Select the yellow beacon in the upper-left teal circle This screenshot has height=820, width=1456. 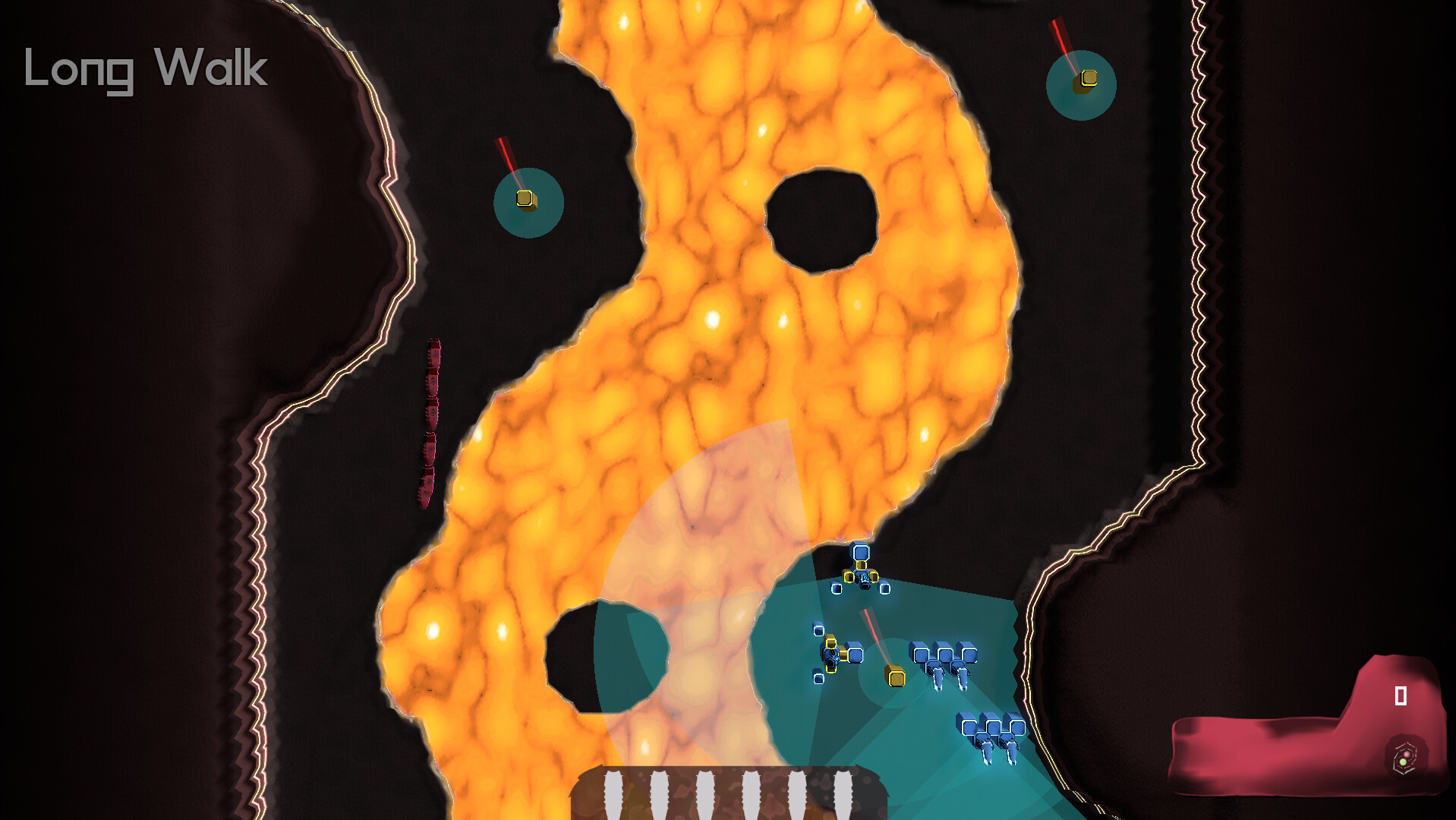coord(525,200)
